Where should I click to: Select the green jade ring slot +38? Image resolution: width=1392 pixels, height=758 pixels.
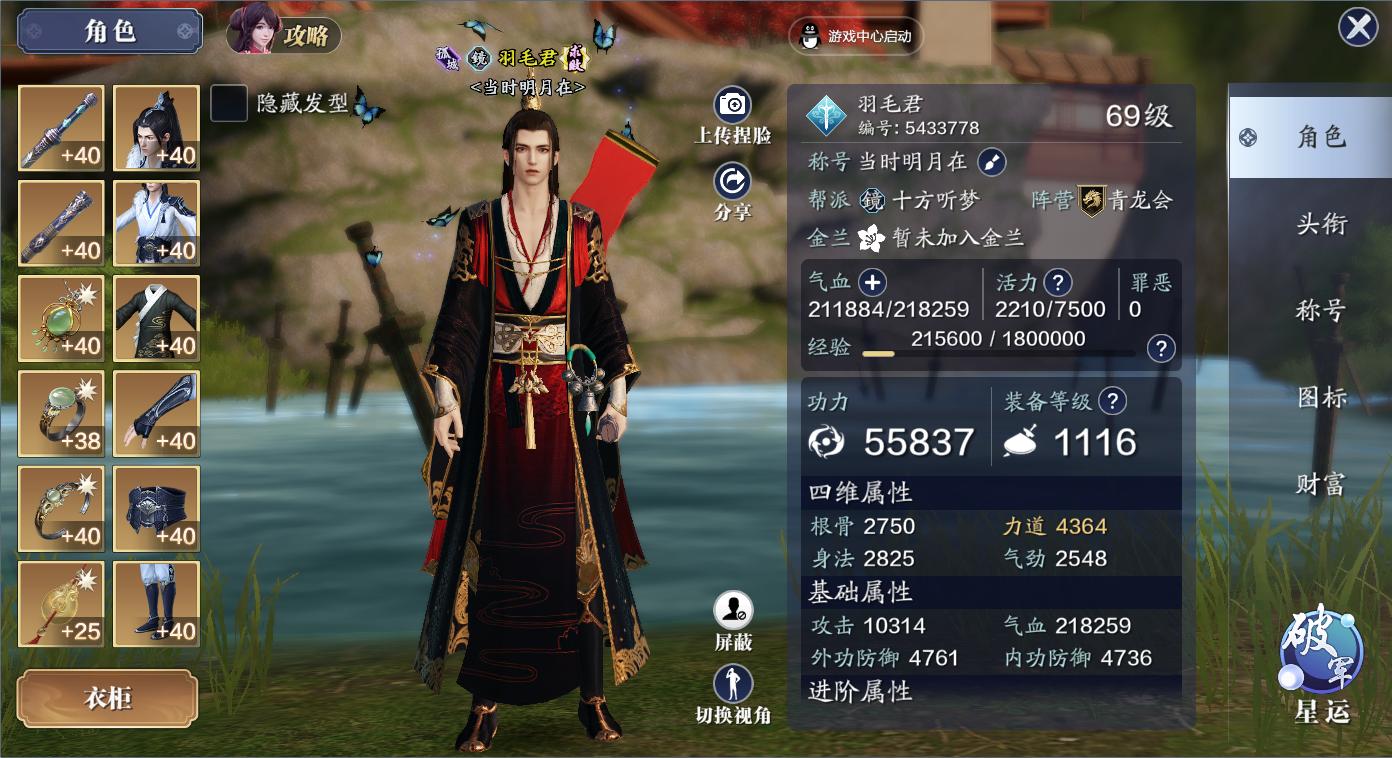pos(61,413)
